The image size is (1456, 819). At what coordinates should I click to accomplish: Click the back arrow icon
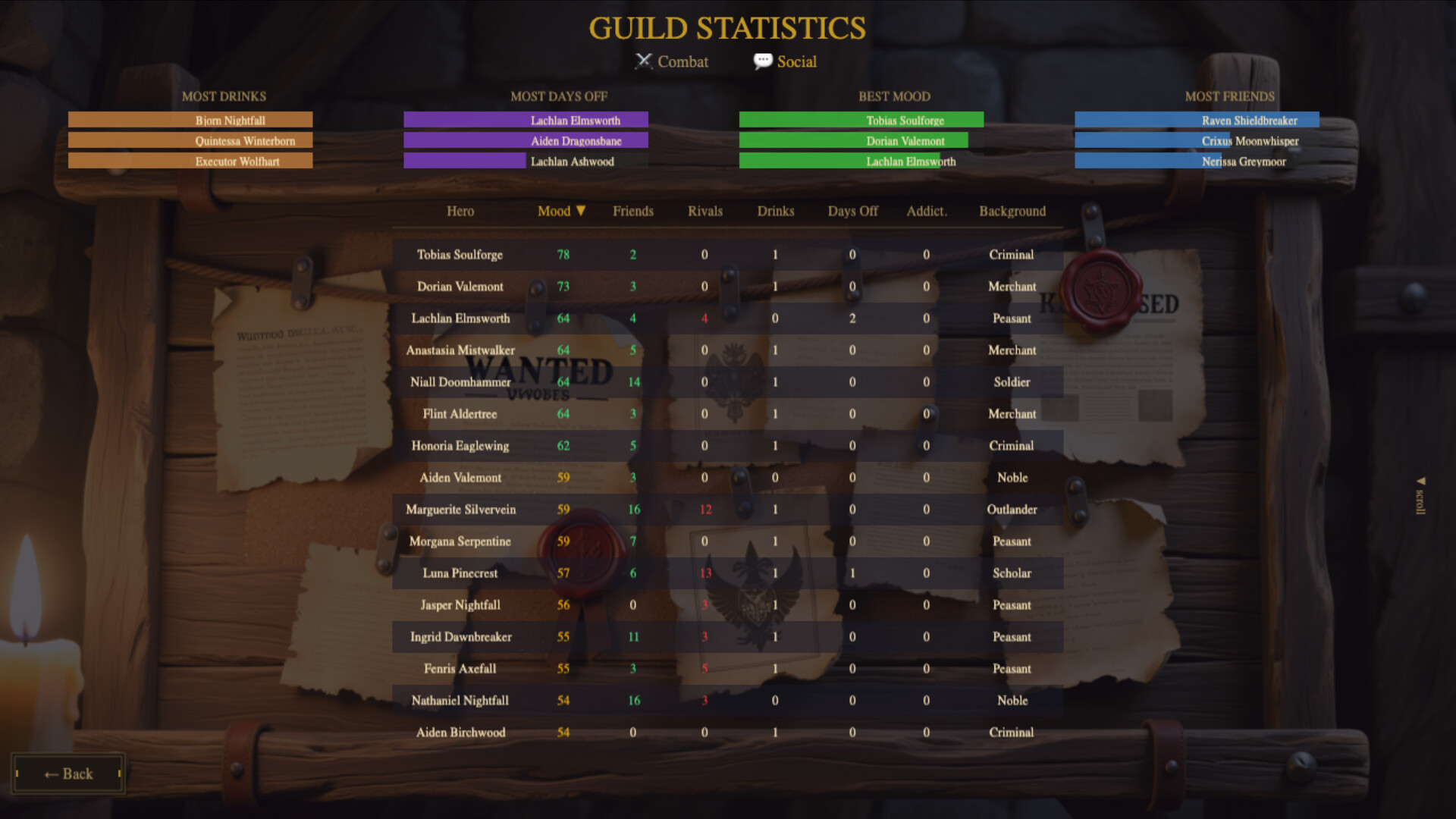point(52,773)
